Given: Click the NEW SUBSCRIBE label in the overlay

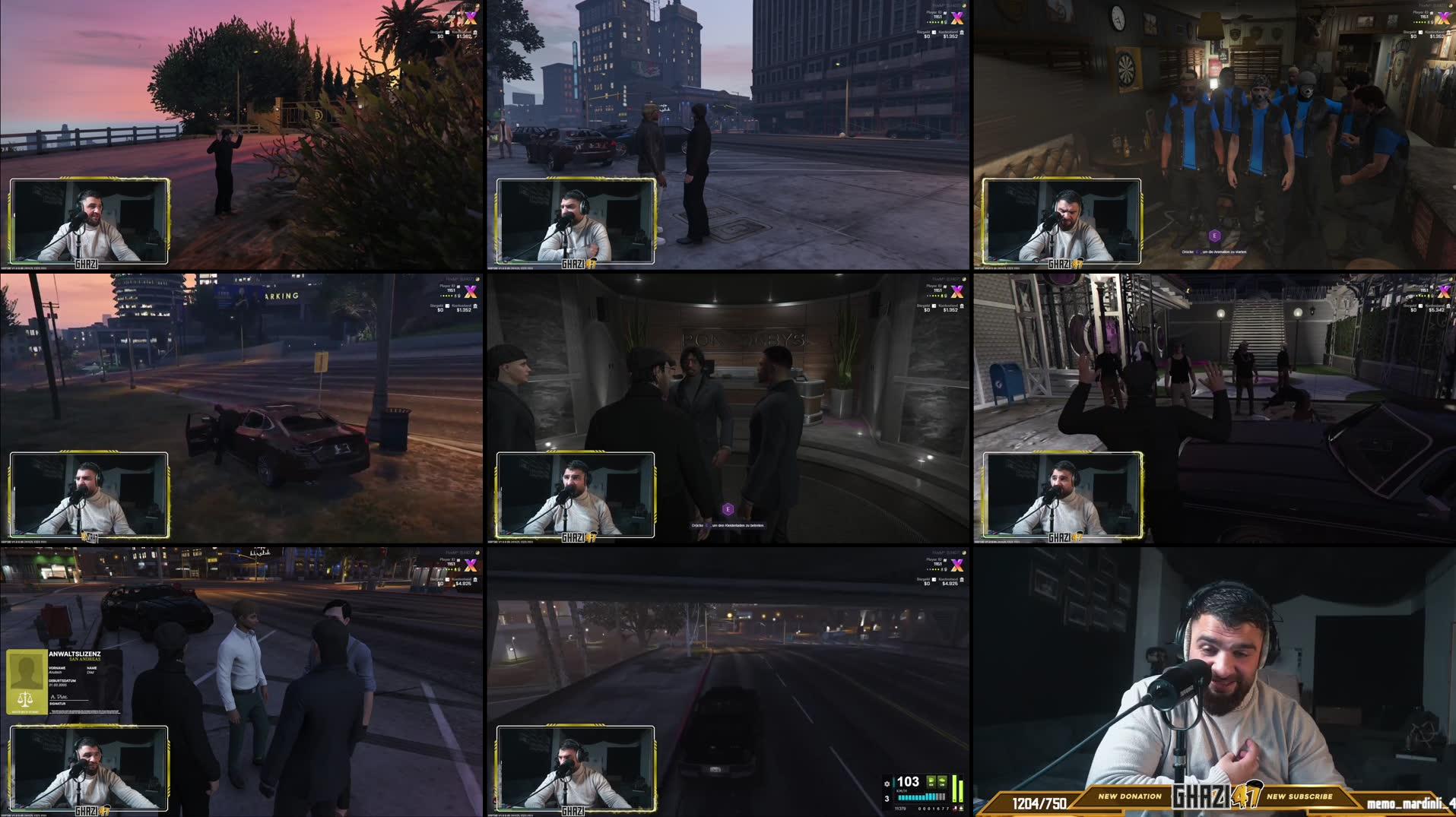Looking at the screenshot, I should [1300, 796].
